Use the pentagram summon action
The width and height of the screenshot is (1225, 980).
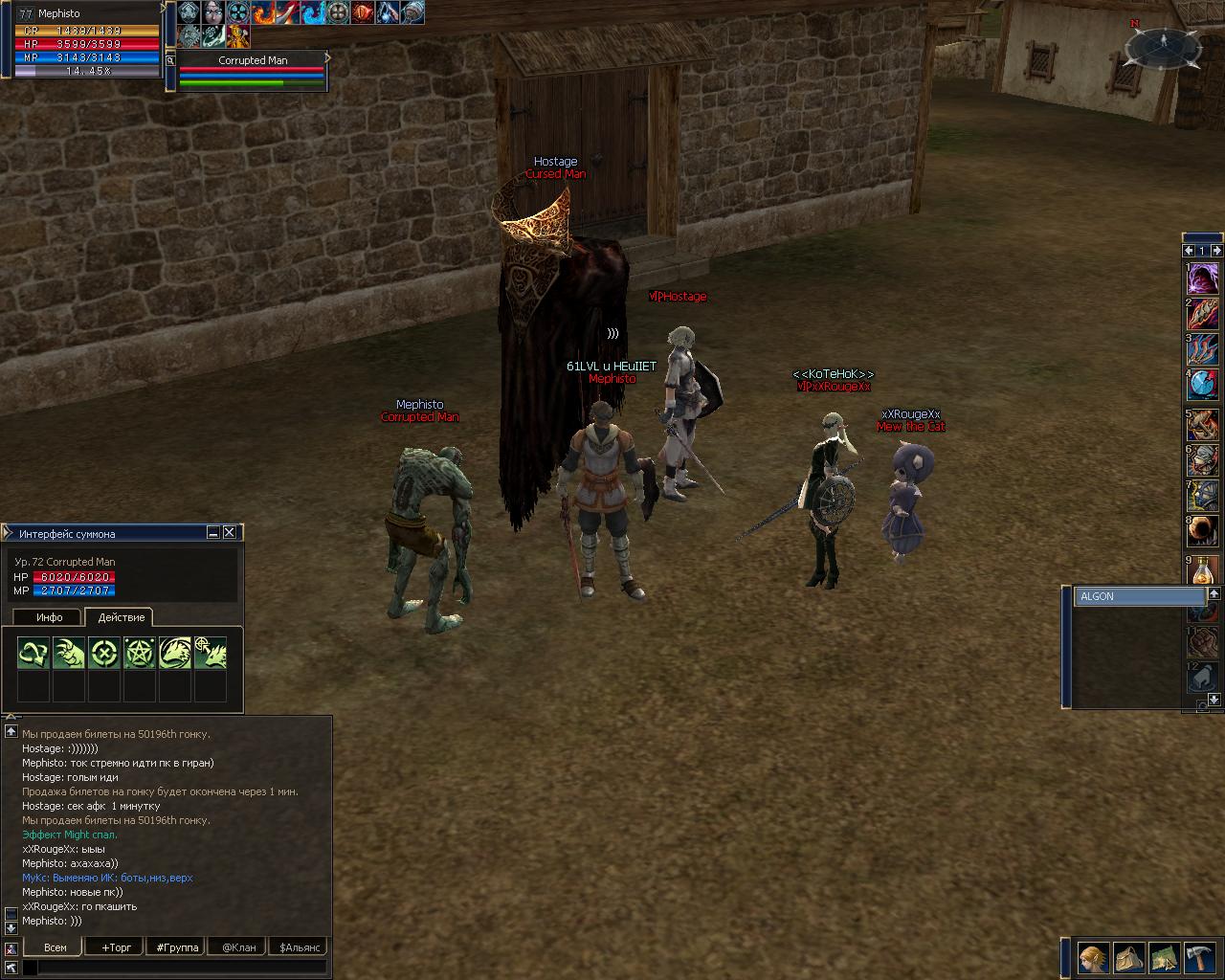[140, 653]
